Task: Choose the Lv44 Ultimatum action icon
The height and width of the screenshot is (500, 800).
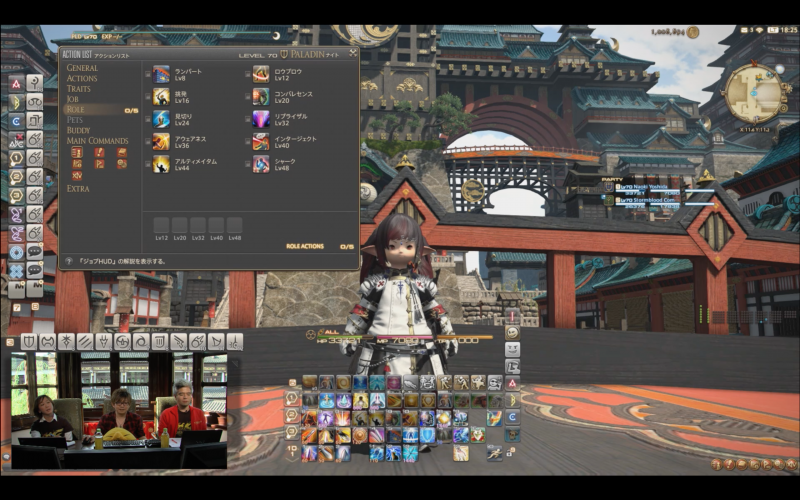Action: pyautogui.click(x=161, y=163)
